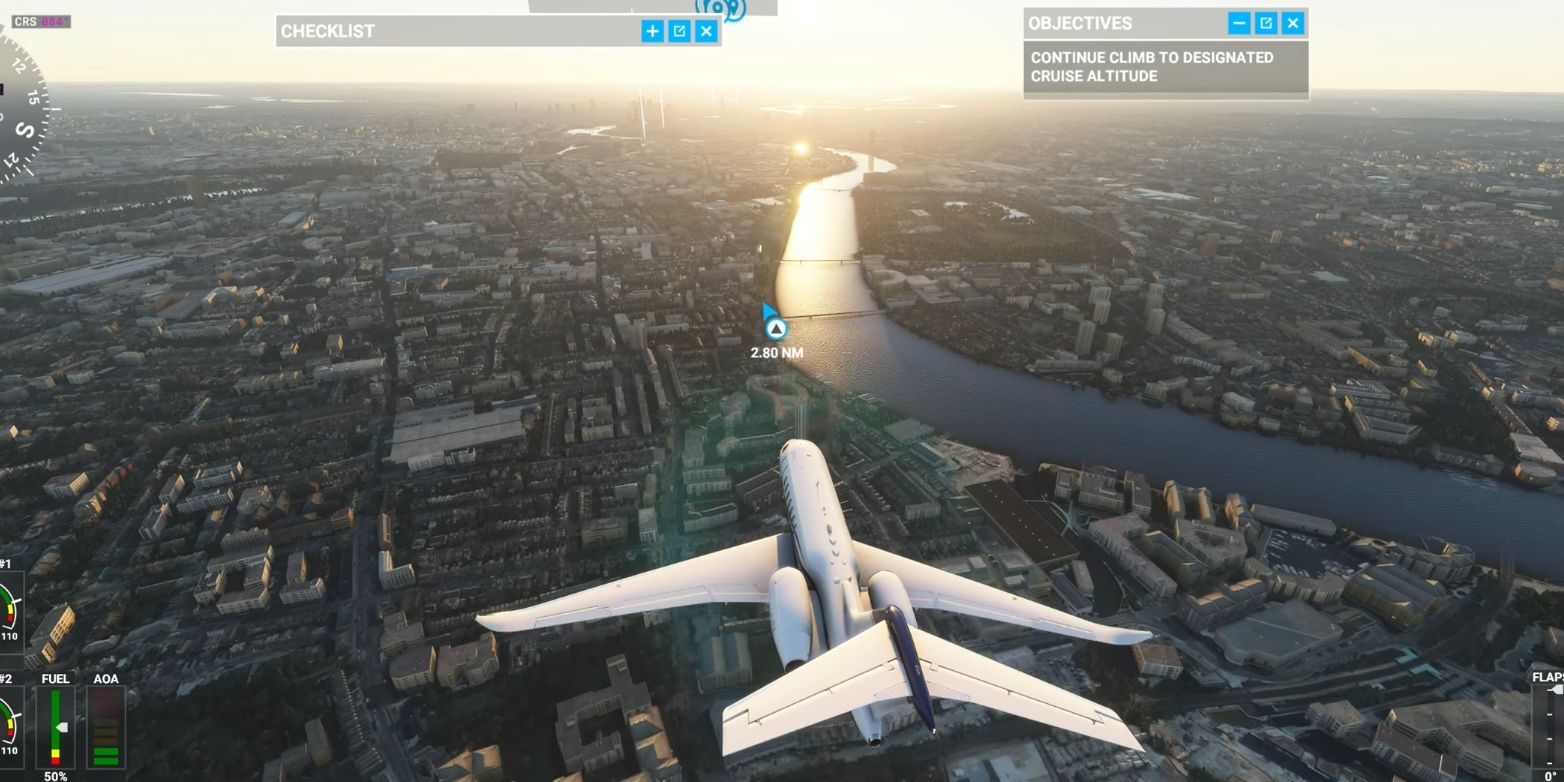Select the 2.80 NM waypoint marker
This screenshot has height=782, width=1564.
click(775, 329)
